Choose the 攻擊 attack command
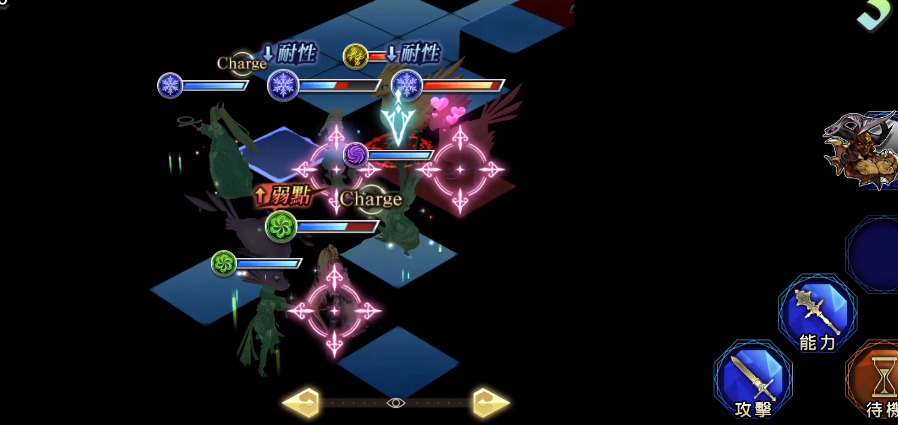The height and width of the screenshot is (425, 898). click(x=753, y=380)
